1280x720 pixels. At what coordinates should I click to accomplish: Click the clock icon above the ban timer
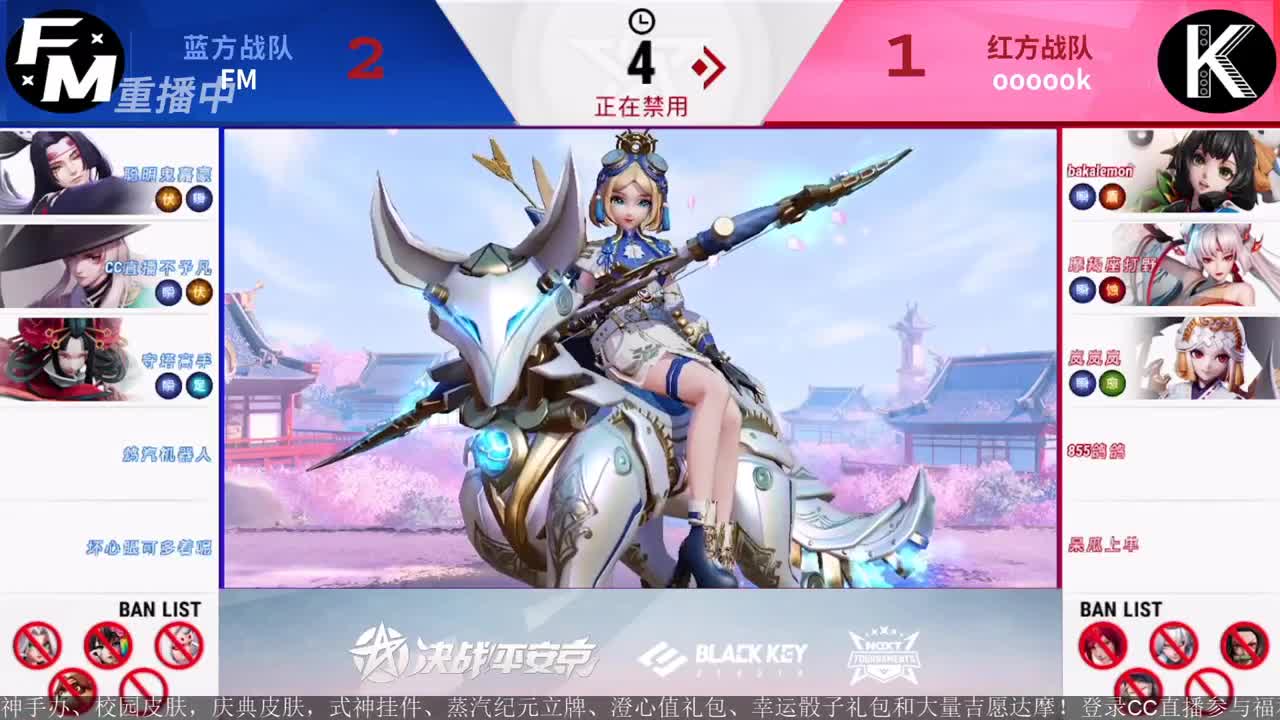tap(640, 23)
